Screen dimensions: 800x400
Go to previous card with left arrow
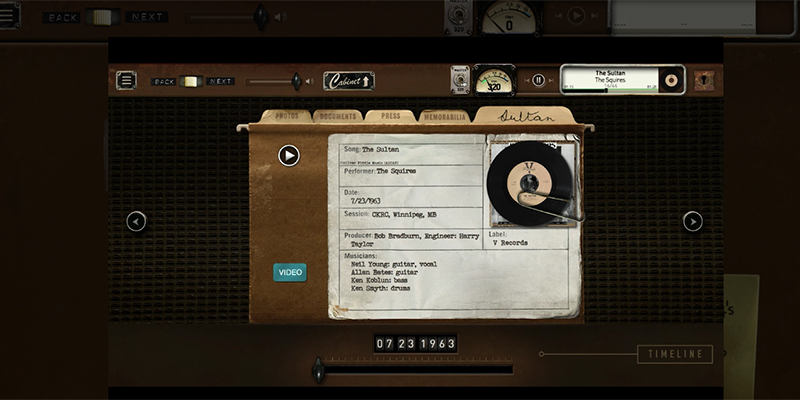(137, 221)
